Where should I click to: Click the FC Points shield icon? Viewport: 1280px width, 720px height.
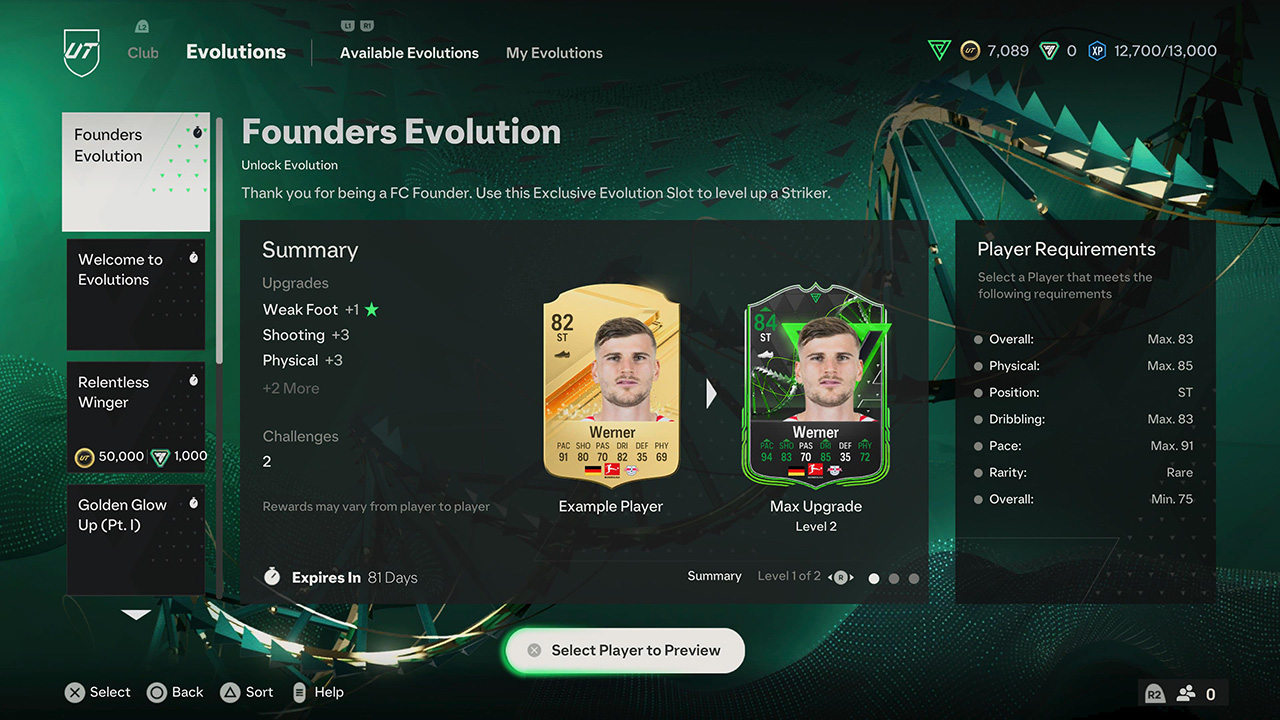(x=1050, y=49)
